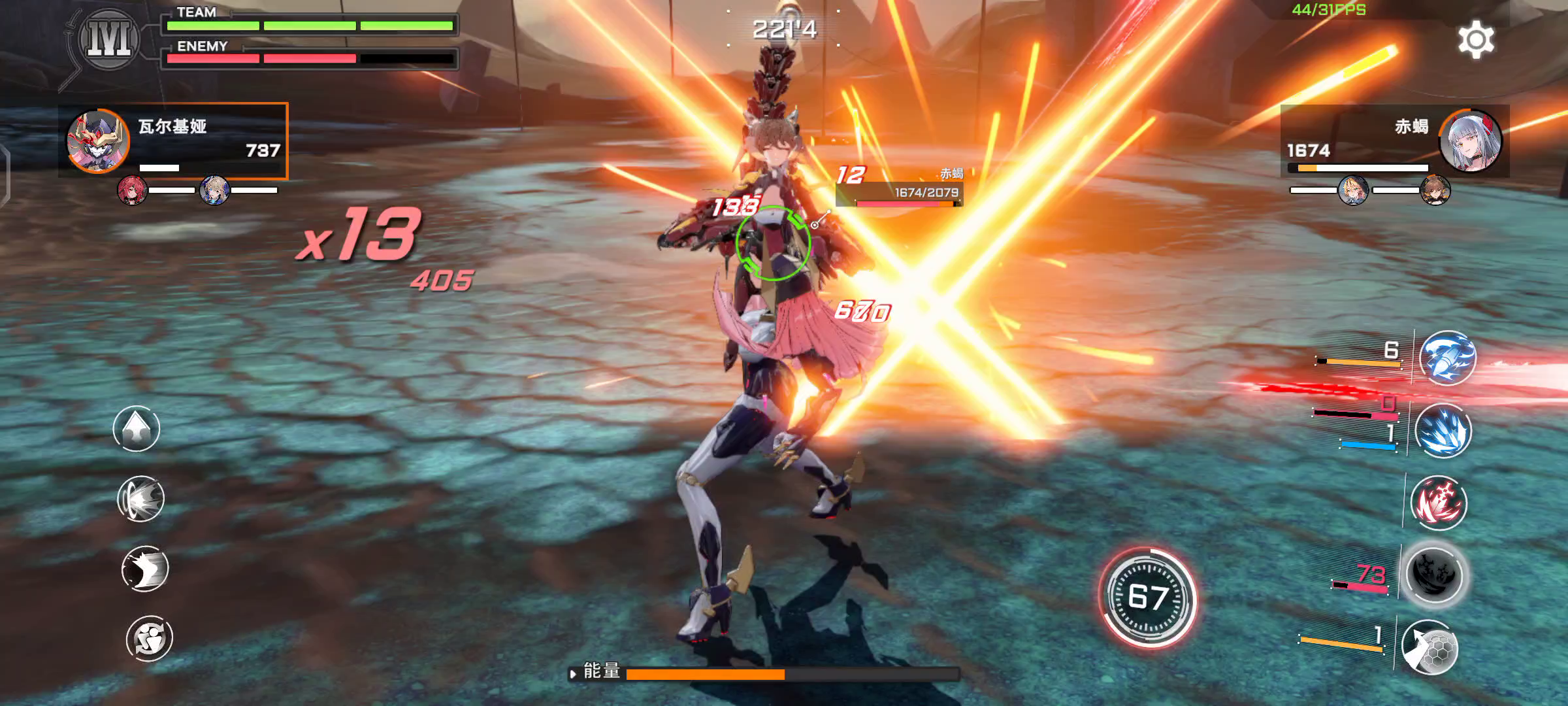
Task: Select the 瓦尔基娅 character panel
Action: pos(173,141)
